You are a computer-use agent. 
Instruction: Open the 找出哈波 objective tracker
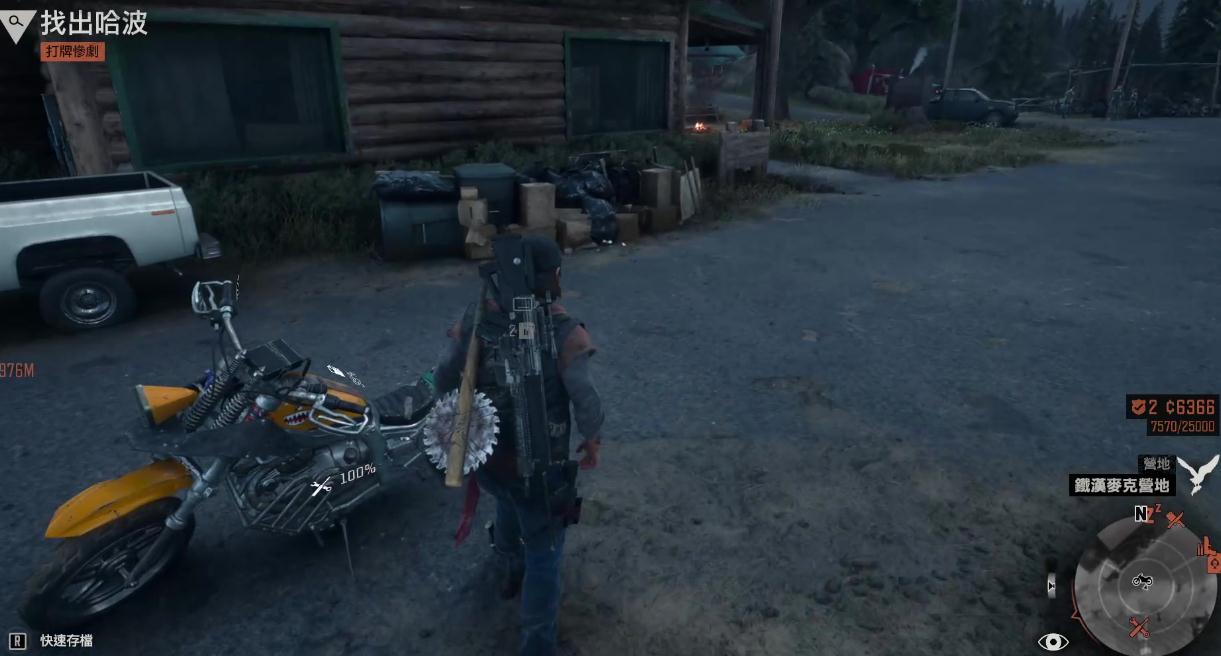click(93, 23)
